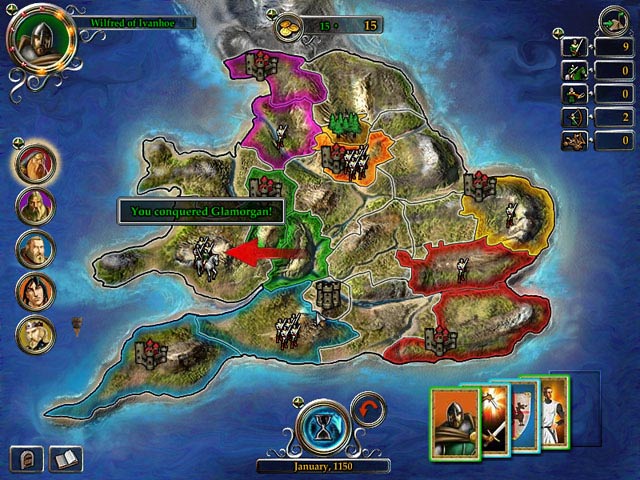Screen dimensions: 640x480
Task: Click the red undo arrow button
Action: point(368,410)
